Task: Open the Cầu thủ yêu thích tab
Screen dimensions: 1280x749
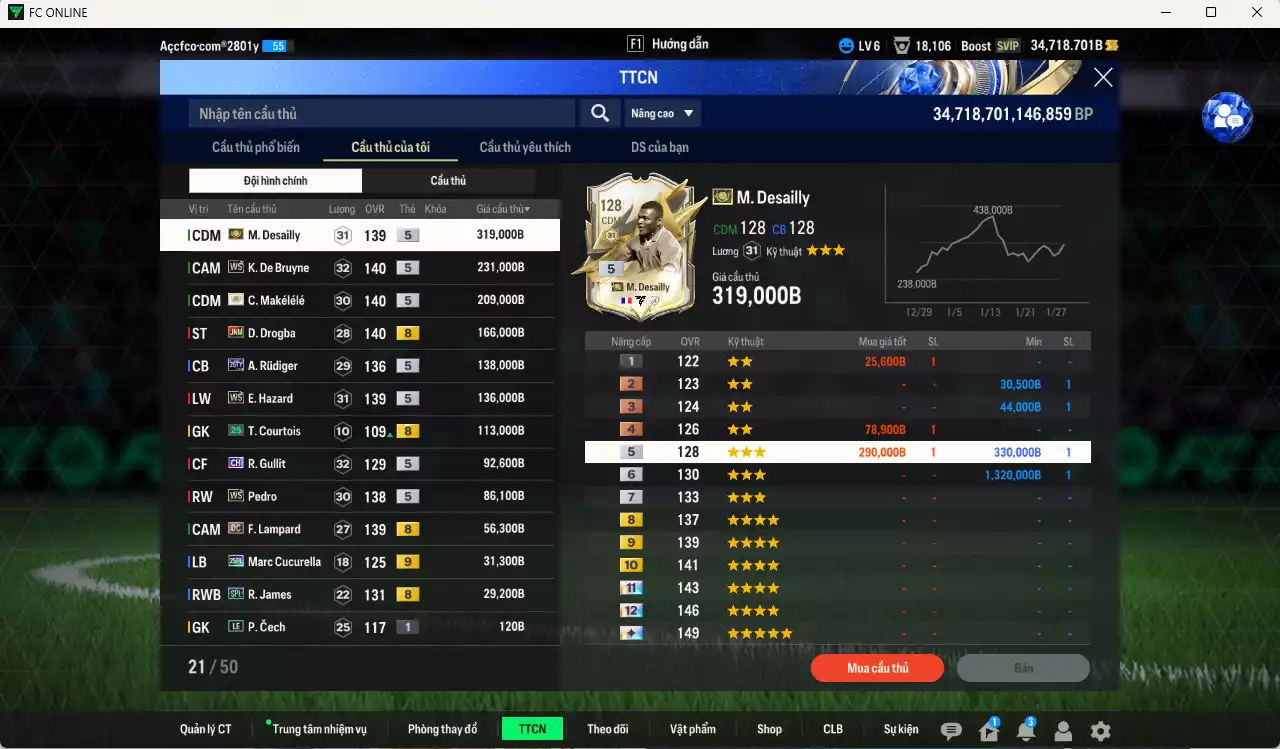Action: (523, 147)
